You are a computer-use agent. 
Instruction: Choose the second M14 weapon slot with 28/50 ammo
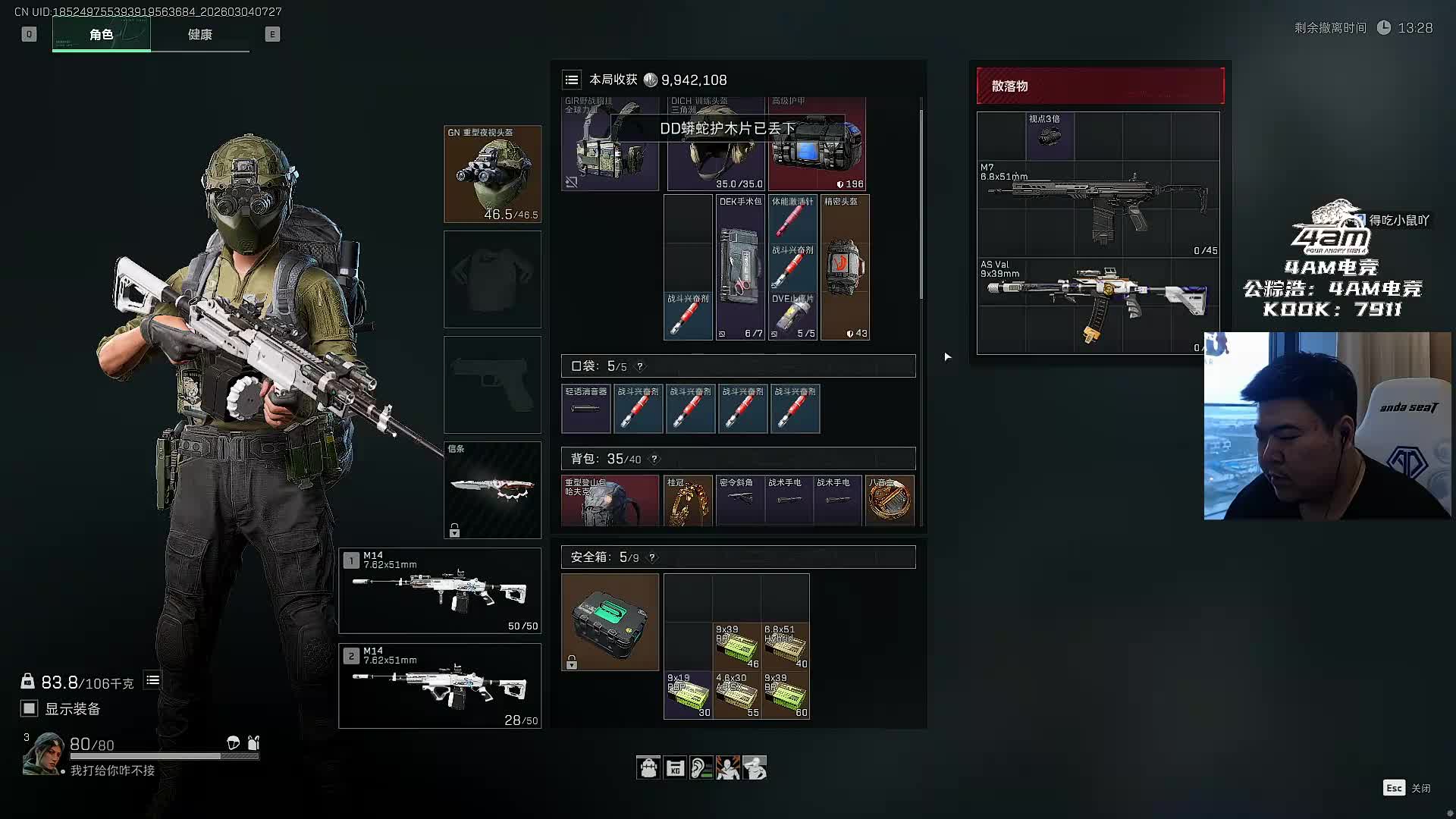point(440,686)
